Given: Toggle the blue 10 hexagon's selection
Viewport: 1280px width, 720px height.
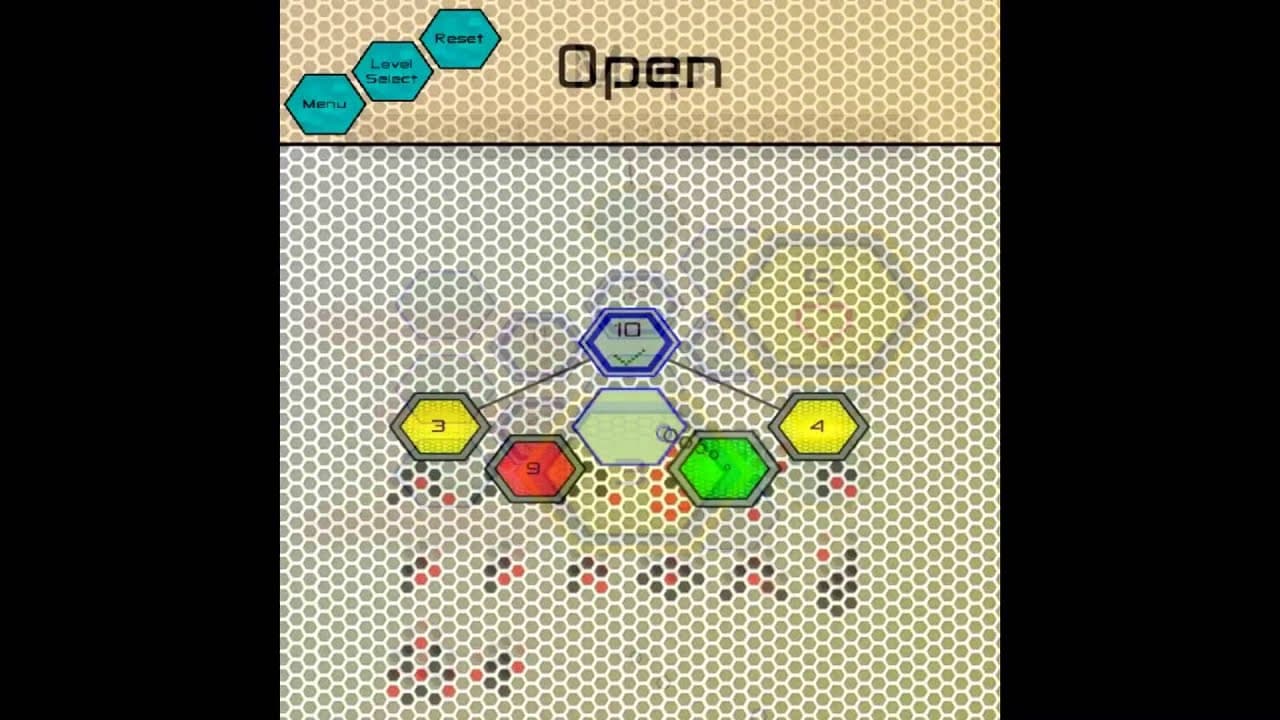Looking at the screenshot, I should tap(629, 341).
